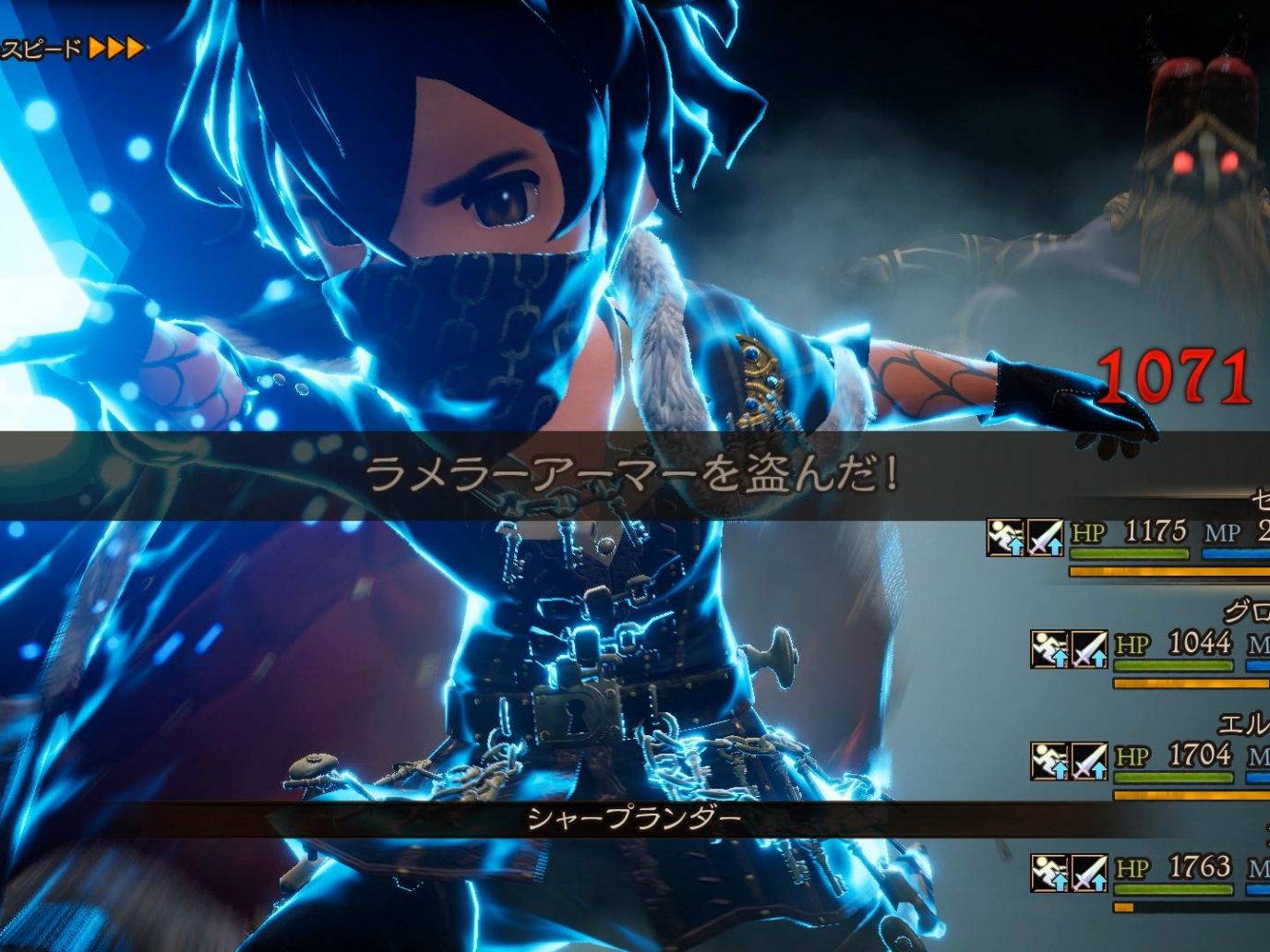
Task: Click the running-figure speed buff beside HP 1175
Action: (x=1005, y=537)
